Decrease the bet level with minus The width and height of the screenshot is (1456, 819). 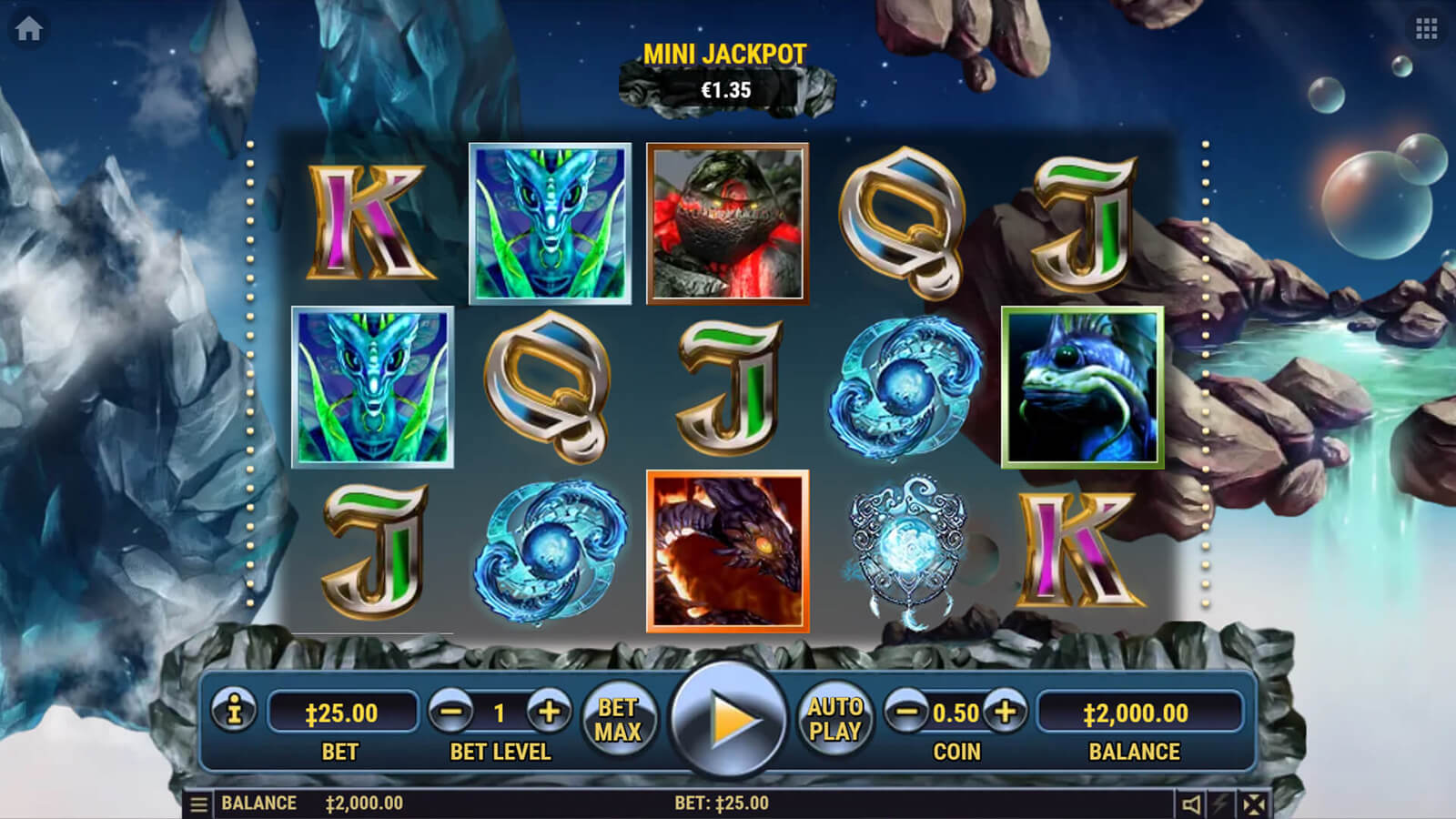pos(450,712)
